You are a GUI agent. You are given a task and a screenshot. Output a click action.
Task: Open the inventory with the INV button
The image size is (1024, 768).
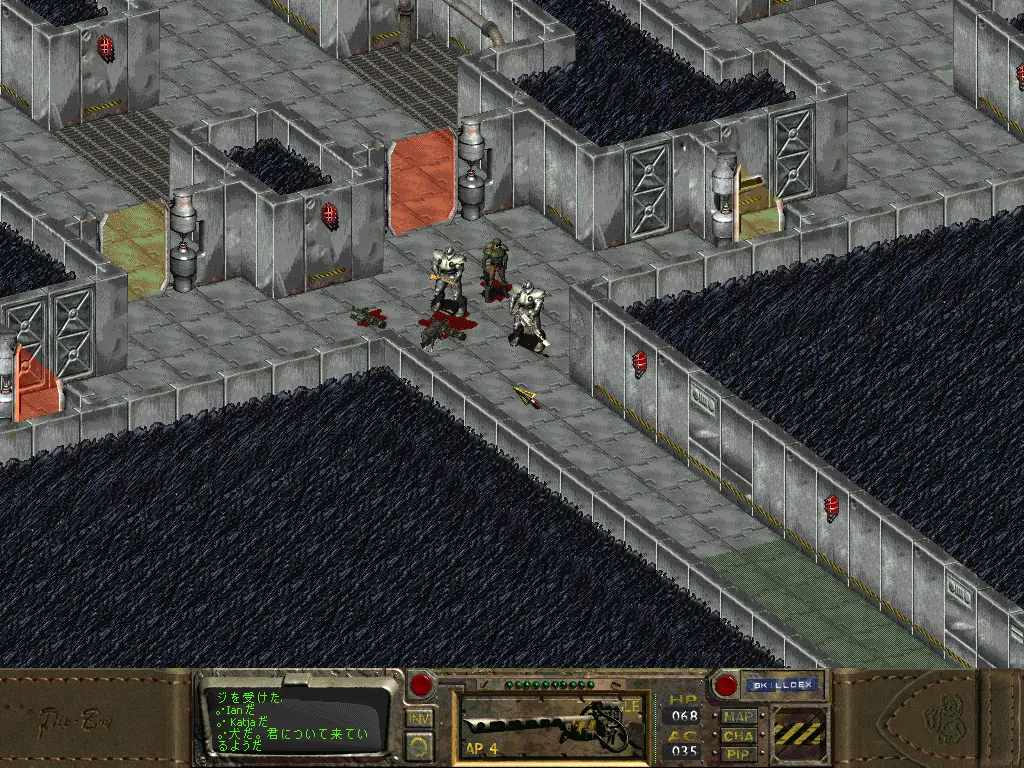pos(421,717)
